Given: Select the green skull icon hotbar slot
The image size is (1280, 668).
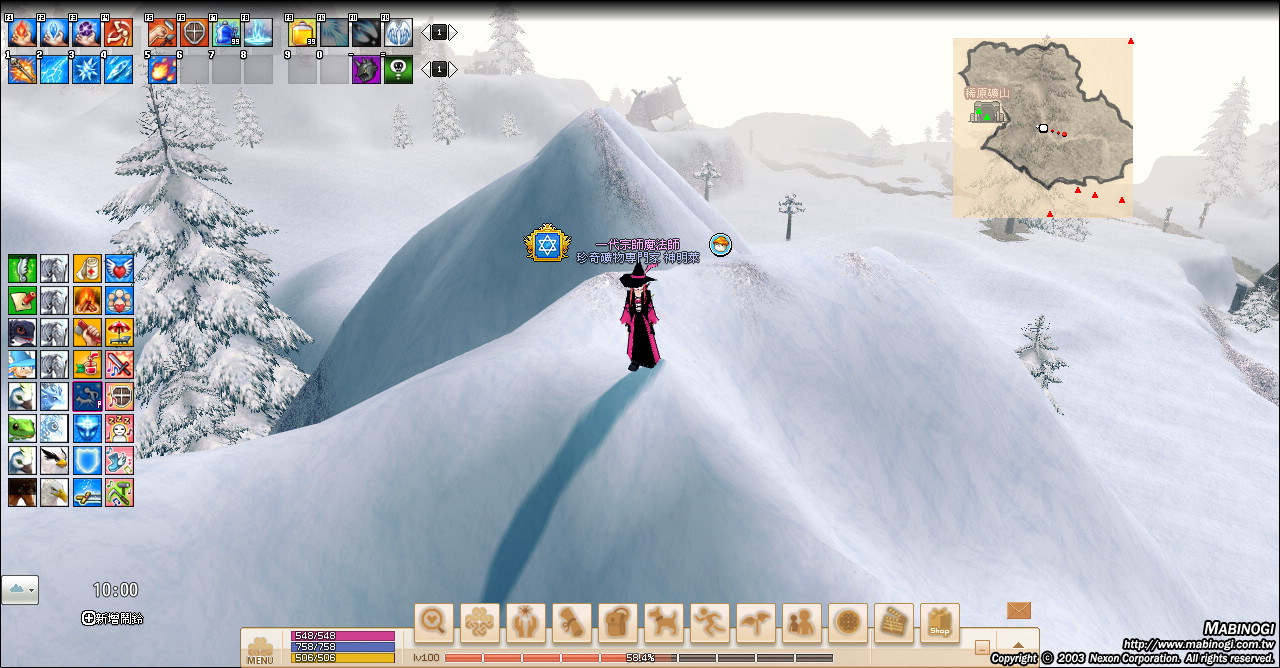Looking at the screenshot, I should [398, 69].
